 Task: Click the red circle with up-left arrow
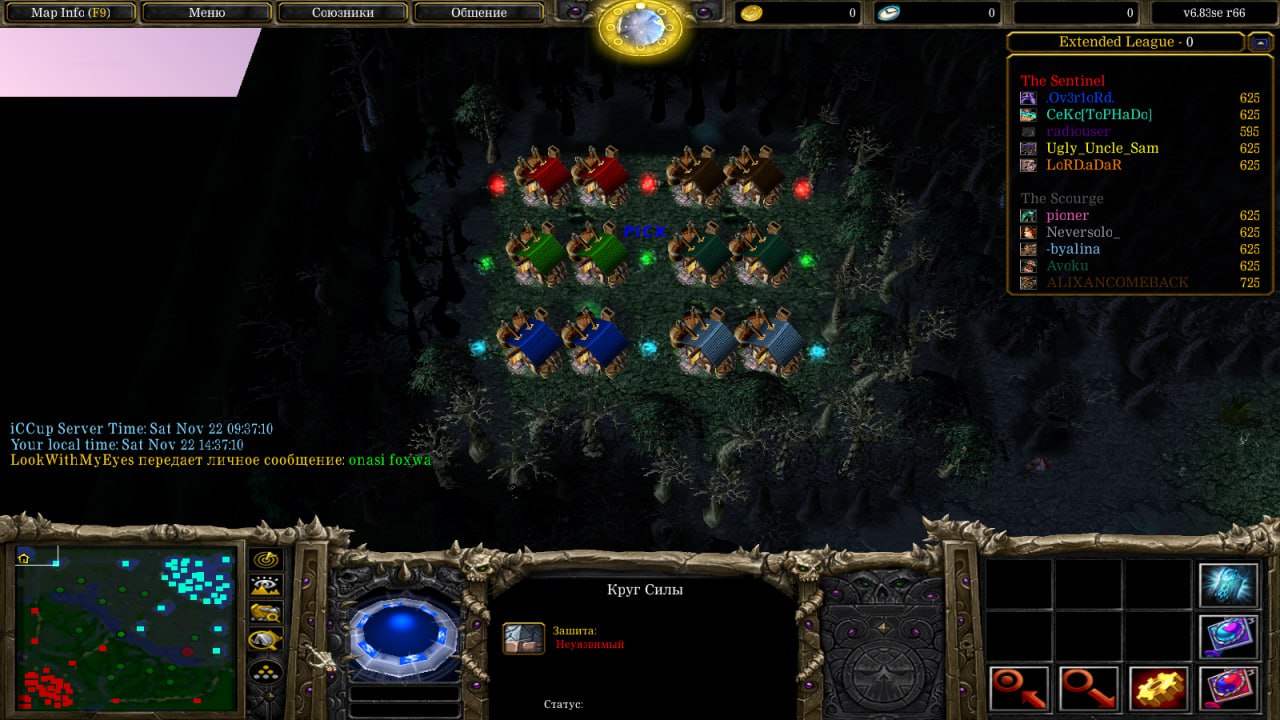pos(1020,689)
